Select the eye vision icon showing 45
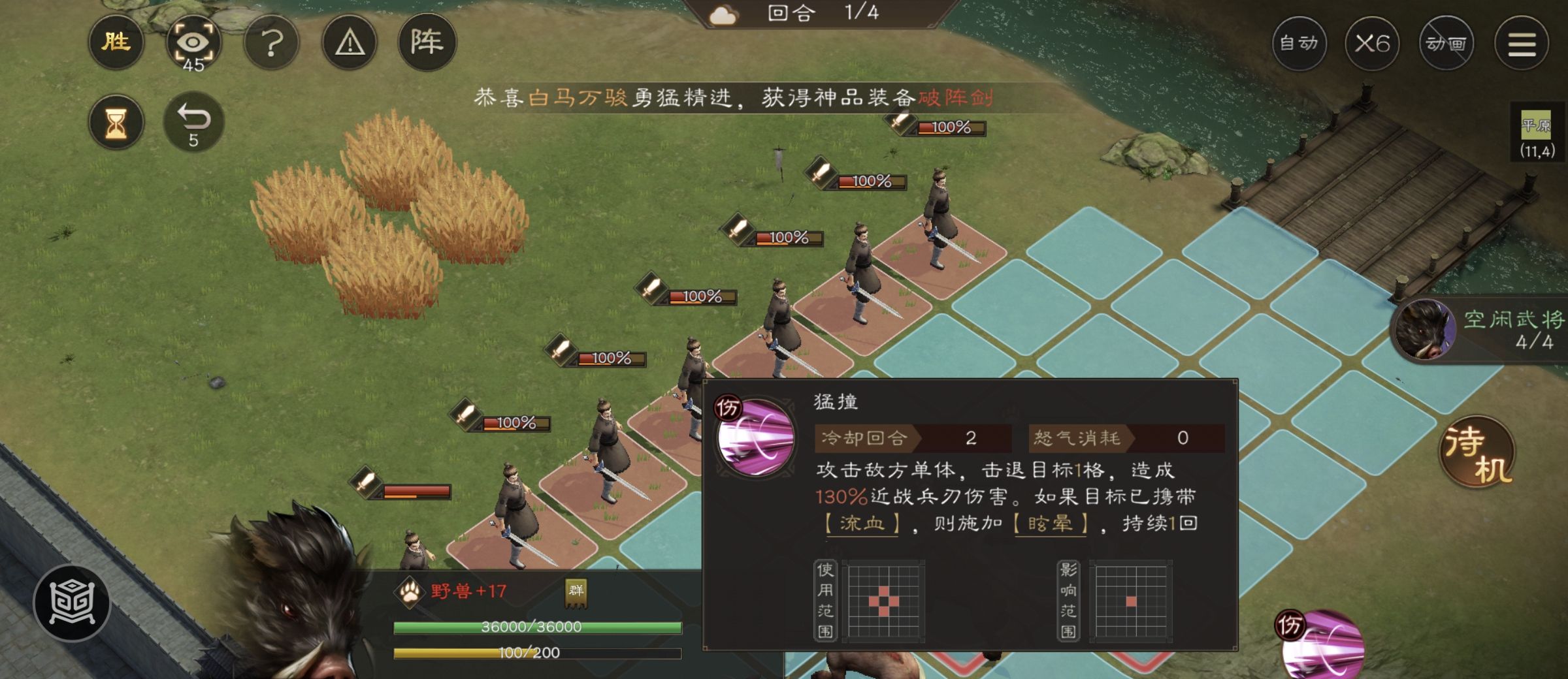Image resolution: width=1568 pixels, height=679 pixels. click(x=193, y=42)
